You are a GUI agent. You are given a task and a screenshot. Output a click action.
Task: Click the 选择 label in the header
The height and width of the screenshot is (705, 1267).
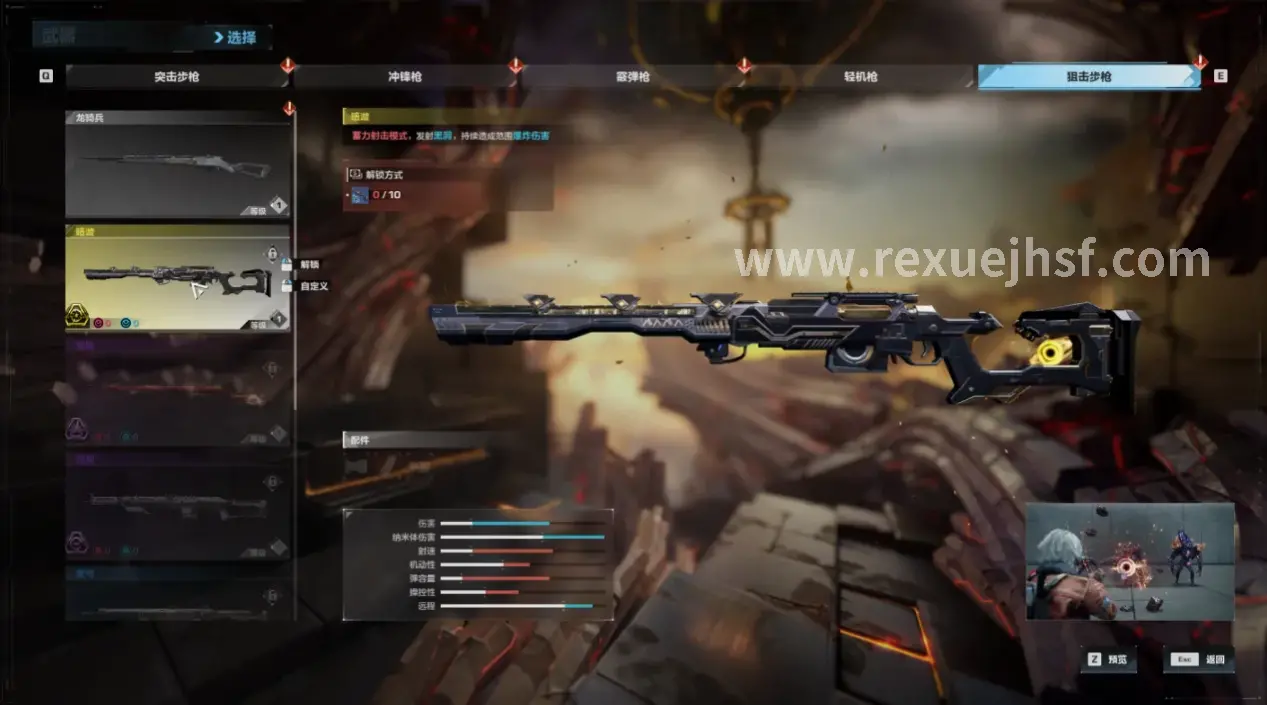tap(236, 38)
